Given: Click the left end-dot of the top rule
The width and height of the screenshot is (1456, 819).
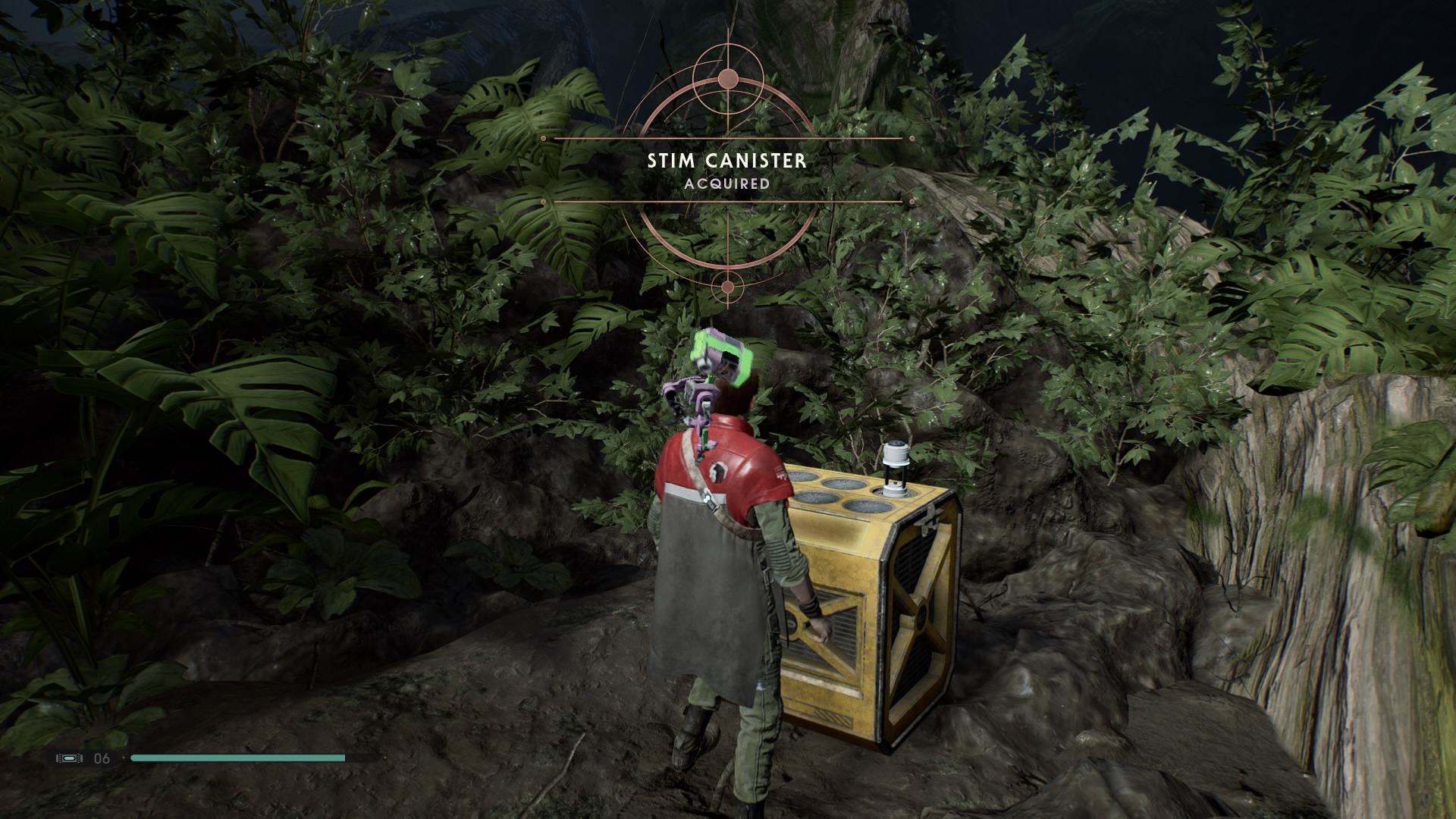Looking at the screenshot, I should 542,138.
